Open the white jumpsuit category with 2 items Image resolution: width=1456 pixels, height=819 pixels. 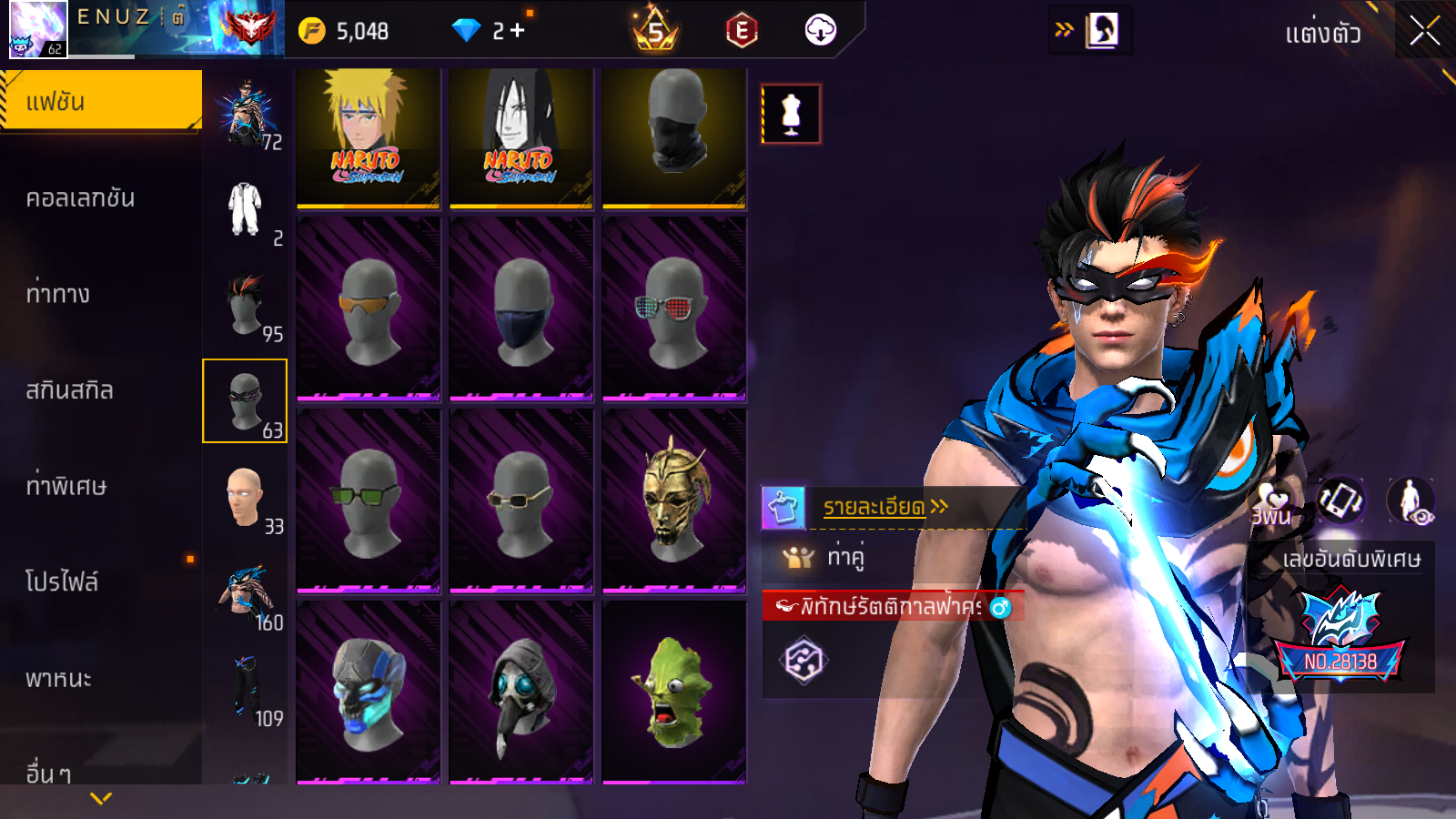point(246,209)
